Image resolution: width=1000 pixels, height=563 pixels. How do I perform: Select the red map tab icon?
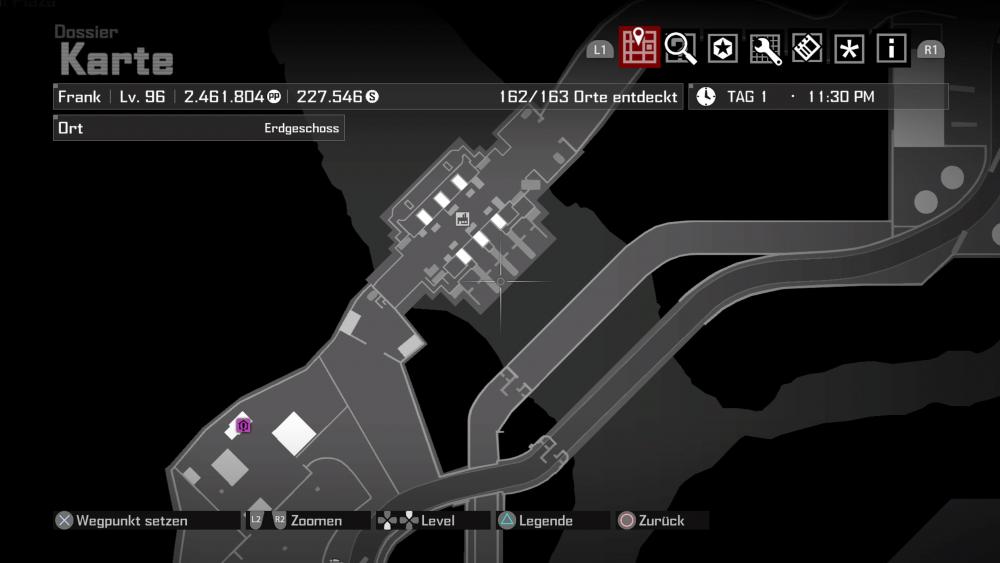[x=639, y=46]
